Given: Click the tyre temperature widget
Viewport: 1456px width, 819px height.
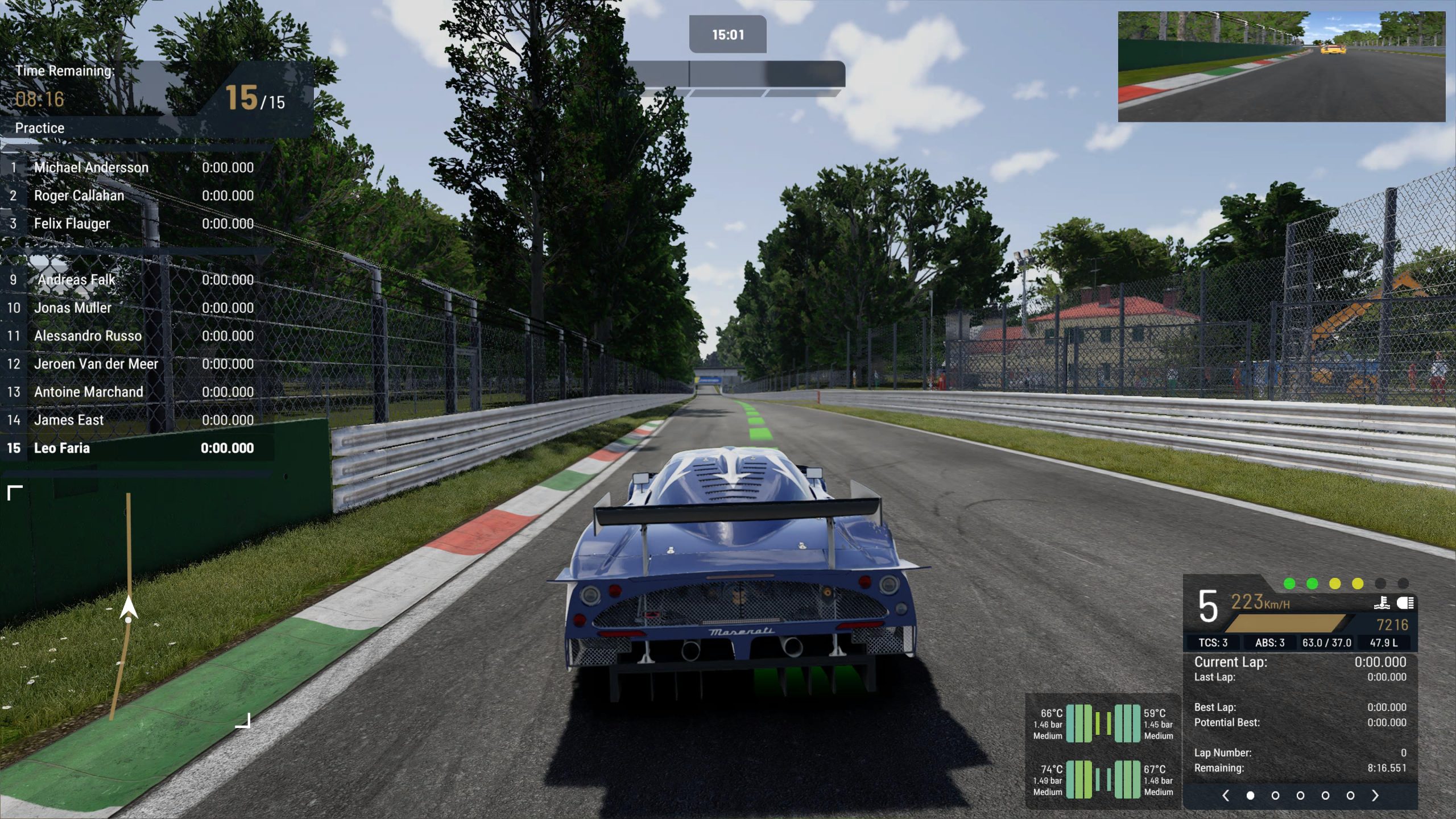Looking at the screenshot, I should click(x=1103, y=752).
